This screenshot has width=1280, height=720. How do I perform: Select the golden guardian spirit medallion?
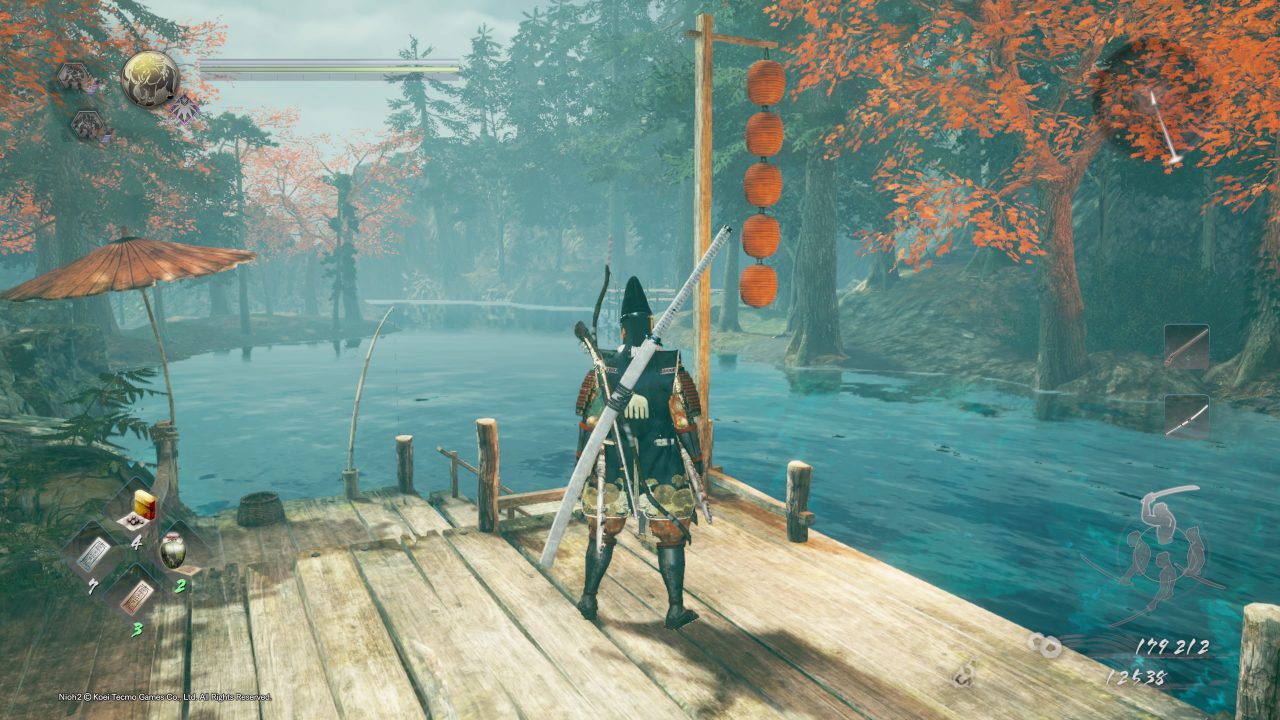point(150,78)
